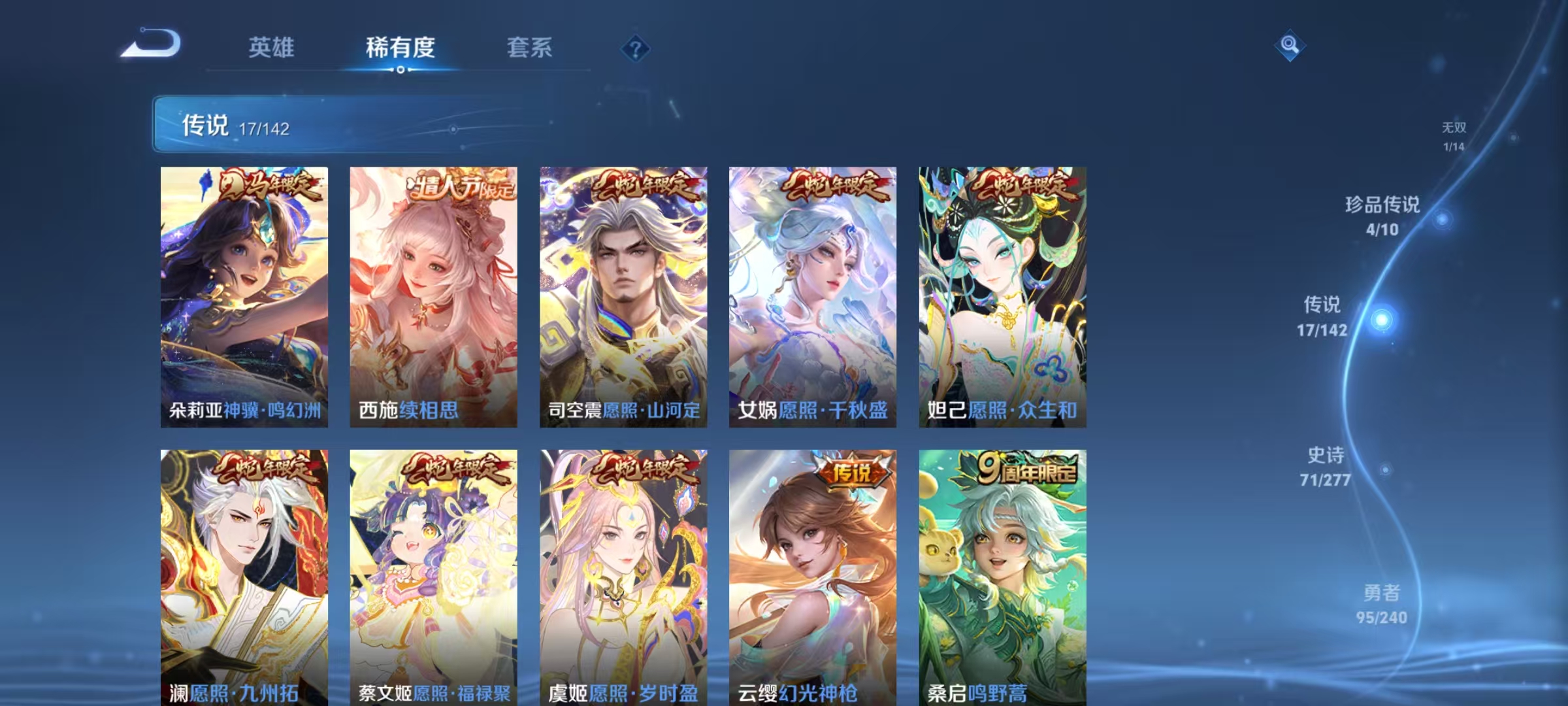Select the 稀有度 tab
Screen dimensions: 1568x706
[400, 48]
